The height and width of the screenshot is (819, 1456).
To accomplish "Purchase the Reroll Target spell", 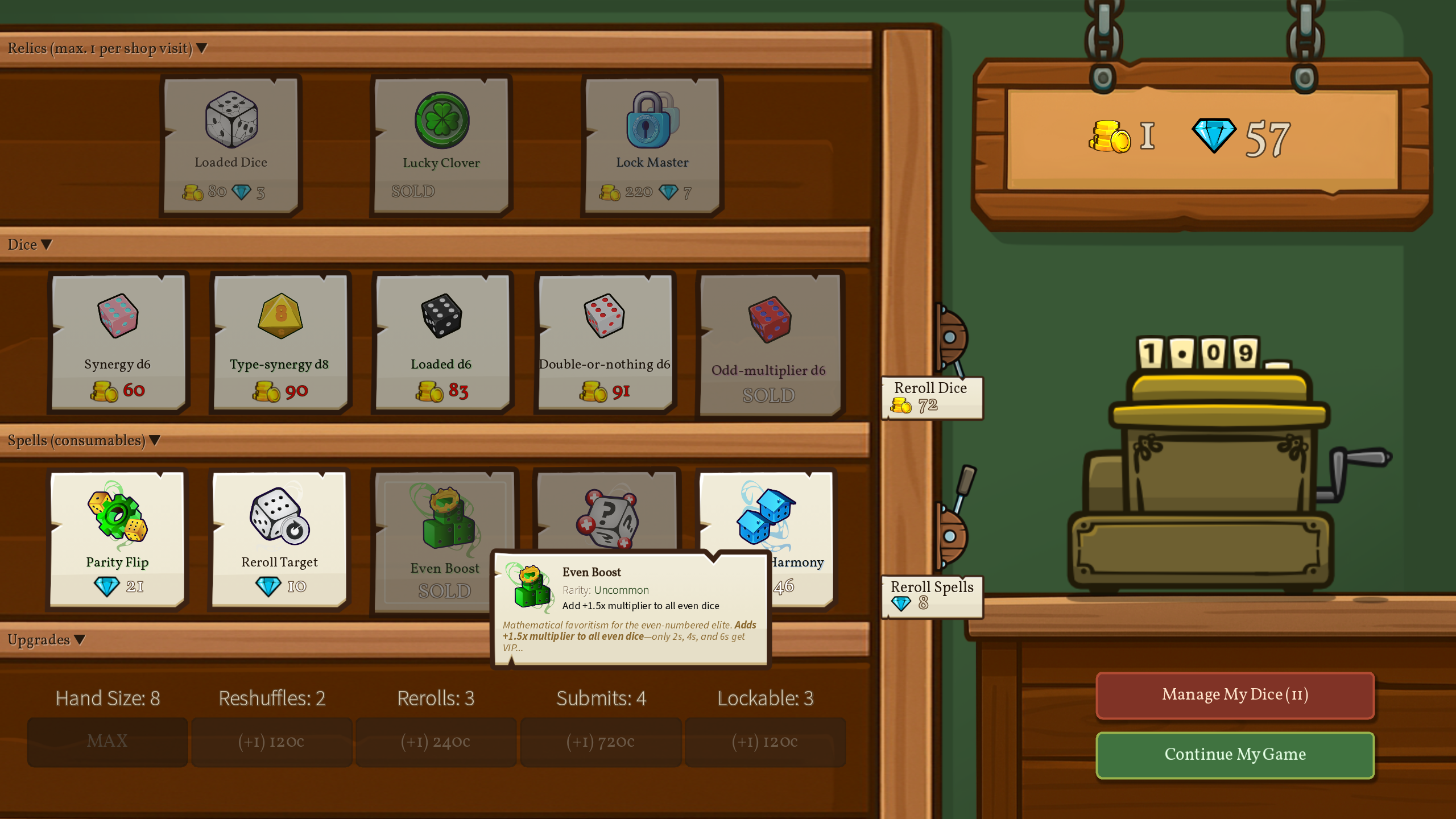I will (279, 539).
